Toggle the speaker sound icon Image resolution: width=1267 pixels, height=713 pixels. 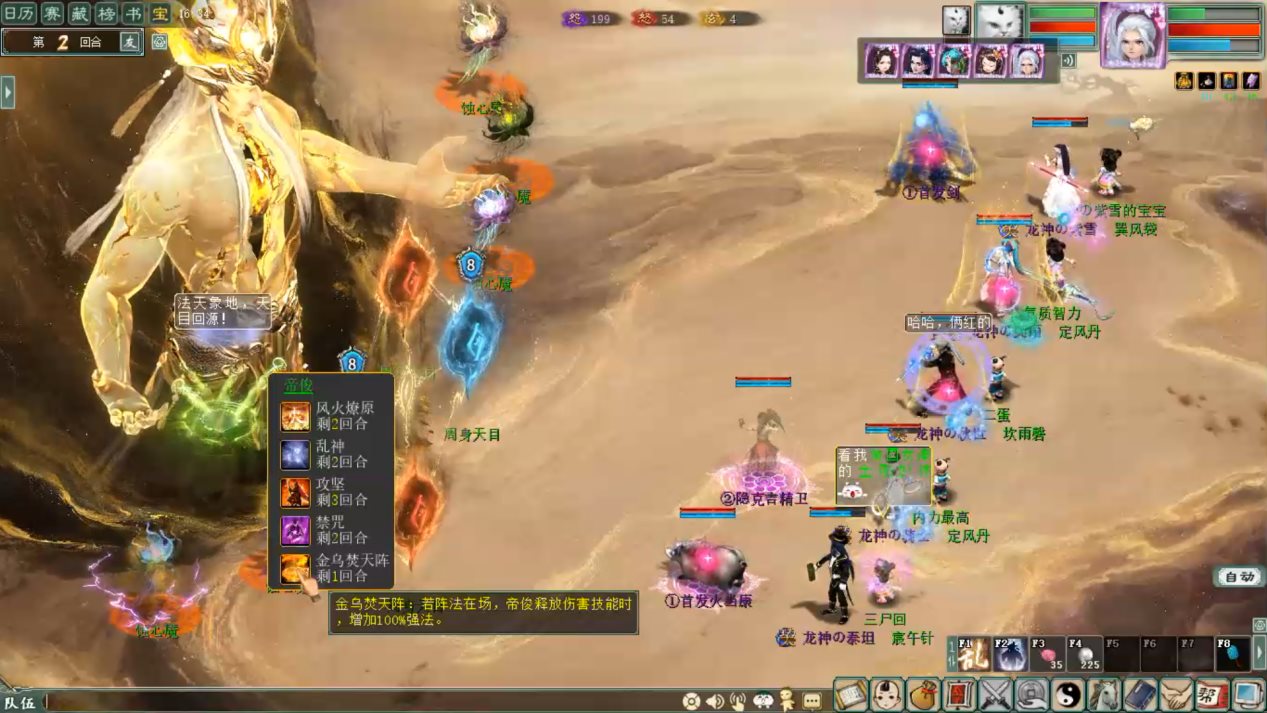point(714,701)
